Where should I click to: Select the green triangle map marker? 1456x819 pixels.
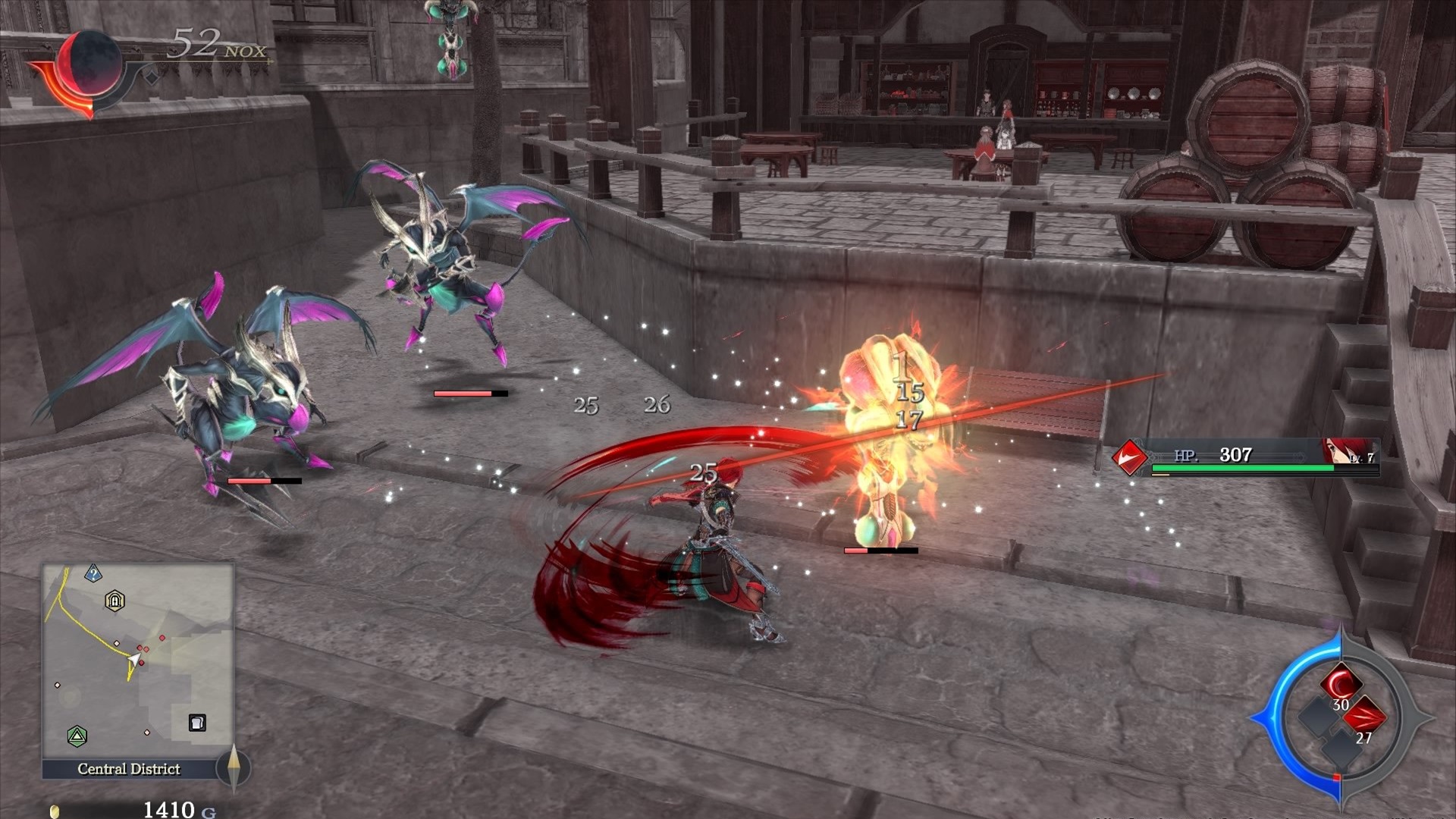click(77, 736)
